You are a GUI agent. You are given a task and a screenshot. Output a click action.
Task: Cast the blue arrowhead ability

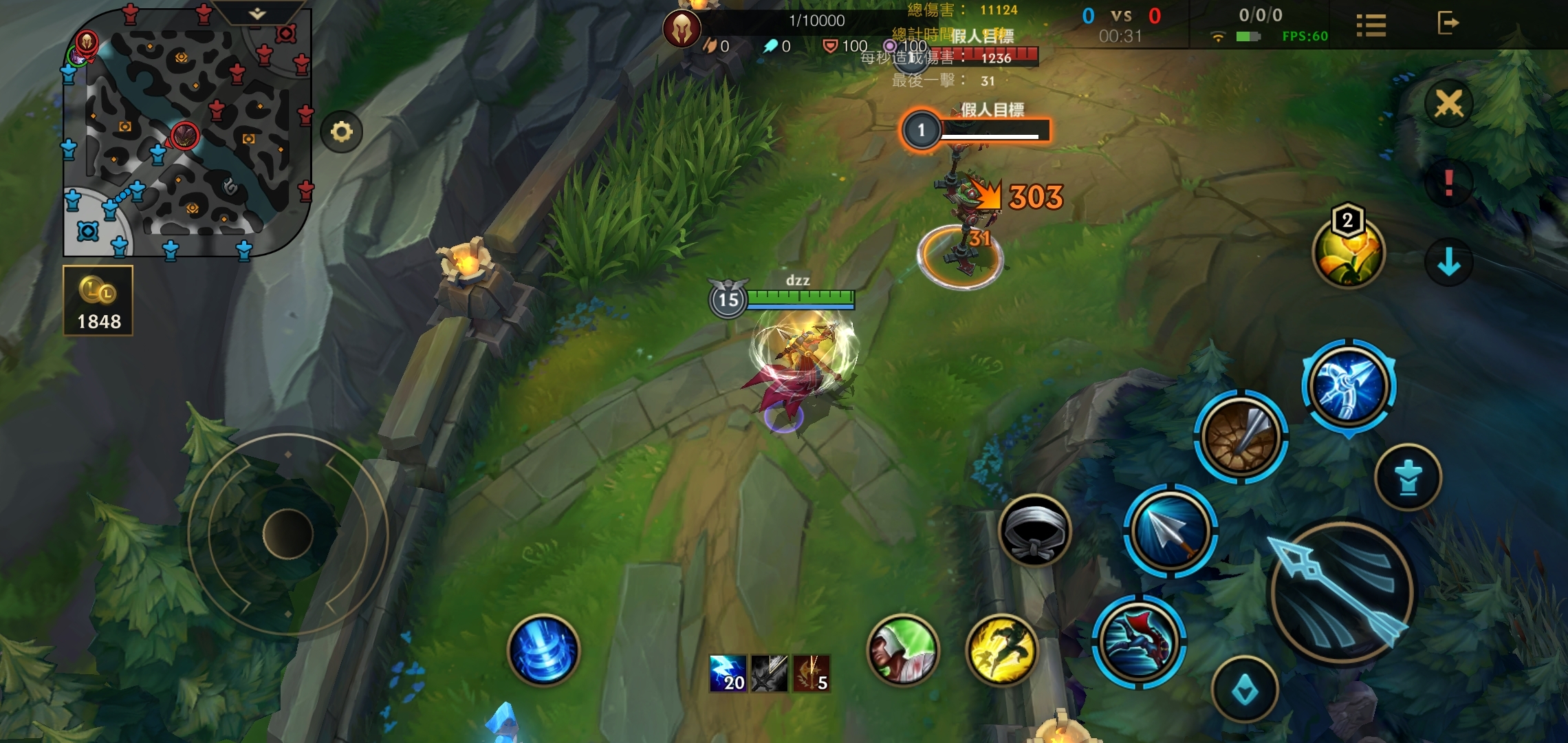coord(1170,530)
